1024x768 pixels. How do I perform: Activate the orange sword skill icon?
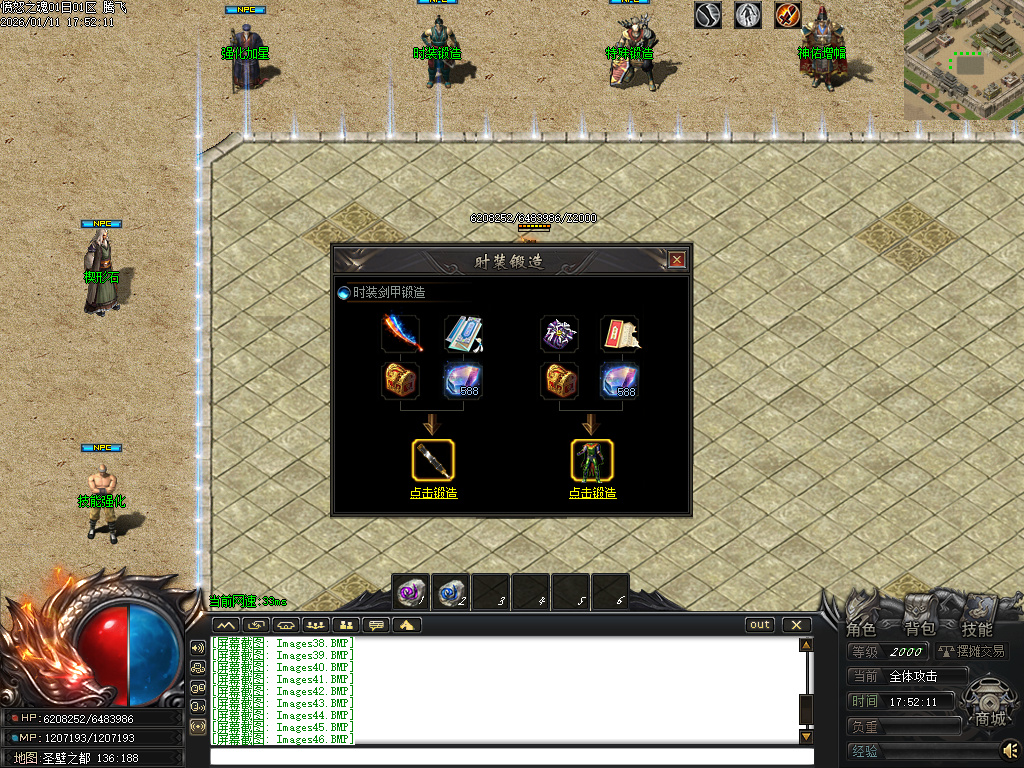[788, 15]
